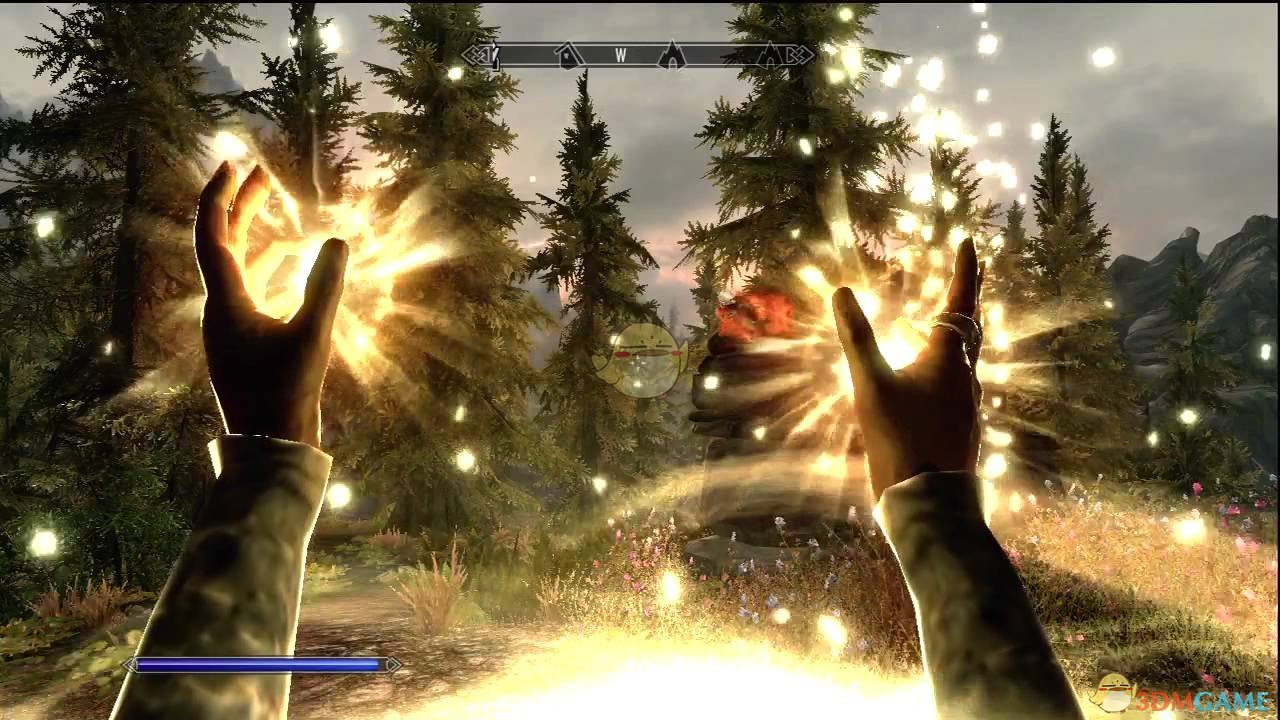Expand the left arrow cap of the magicka bar
Image resolution: width=1280 pixels, height=720 pixels.
tap(126, 663)
